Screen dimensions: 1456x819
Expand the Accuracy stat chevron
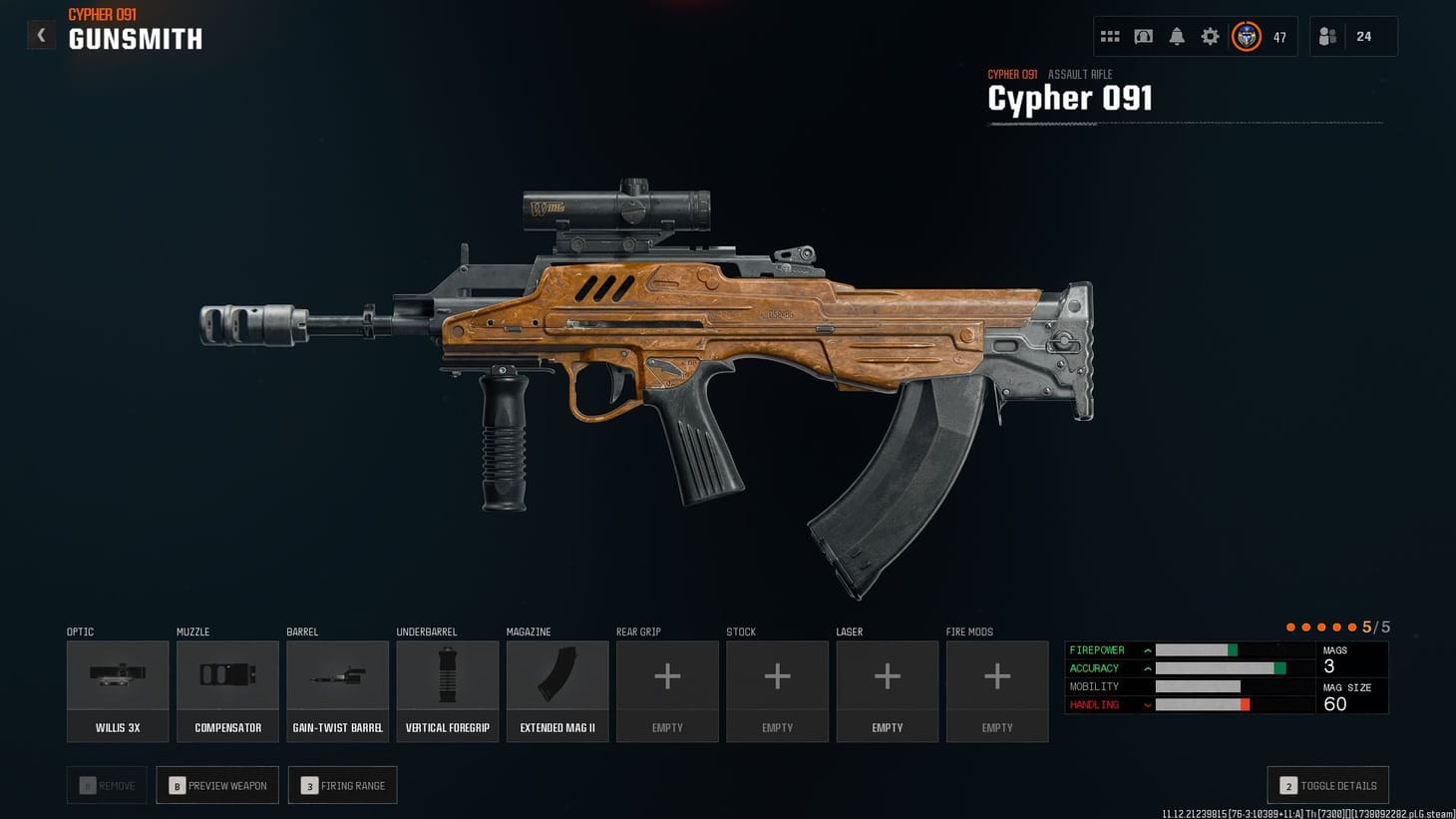point(1149,667)
